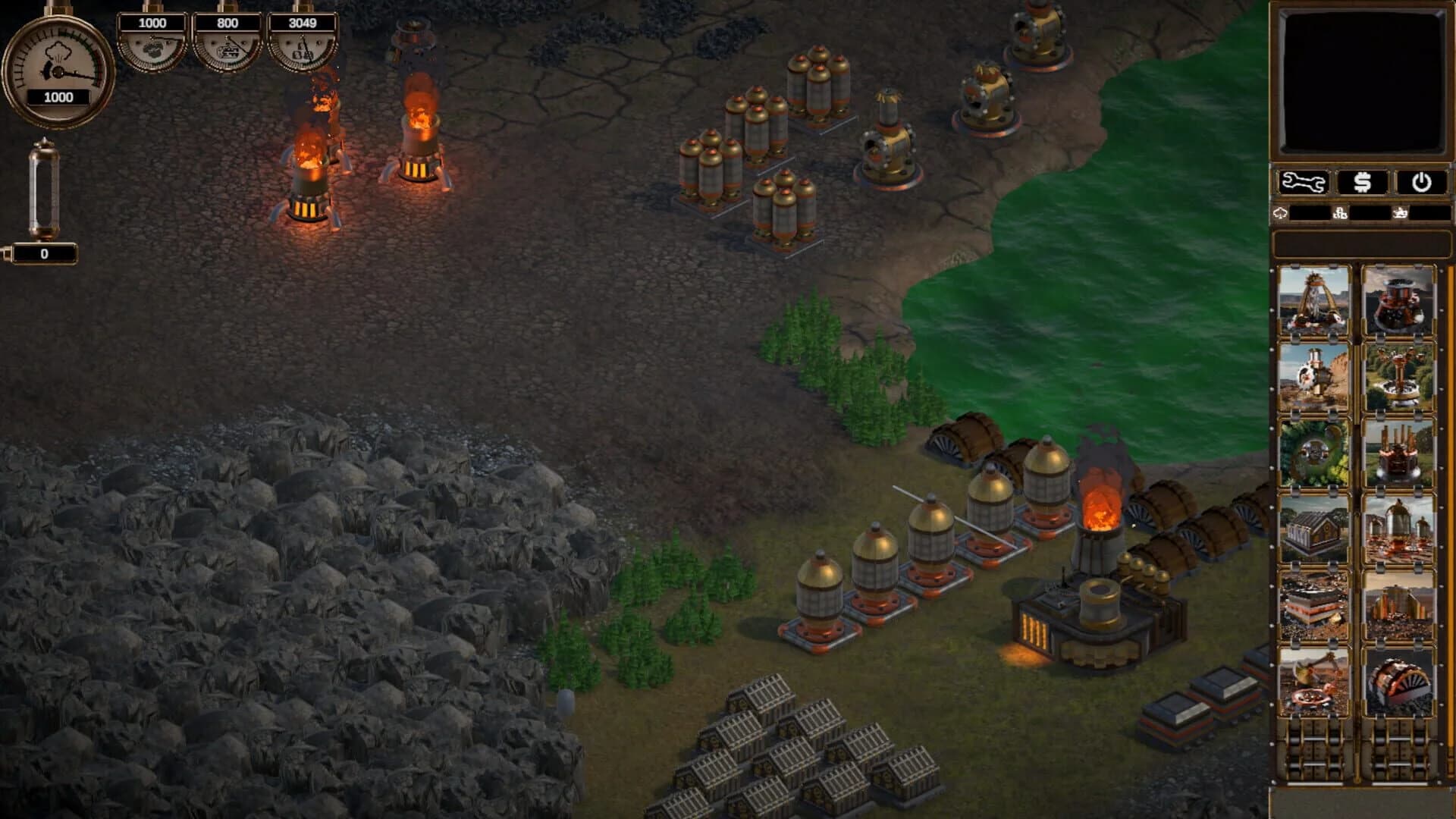Select the mining rig building thumbnail
This screenshot has height=819, width=1456.
click(x=1316, y=302)
